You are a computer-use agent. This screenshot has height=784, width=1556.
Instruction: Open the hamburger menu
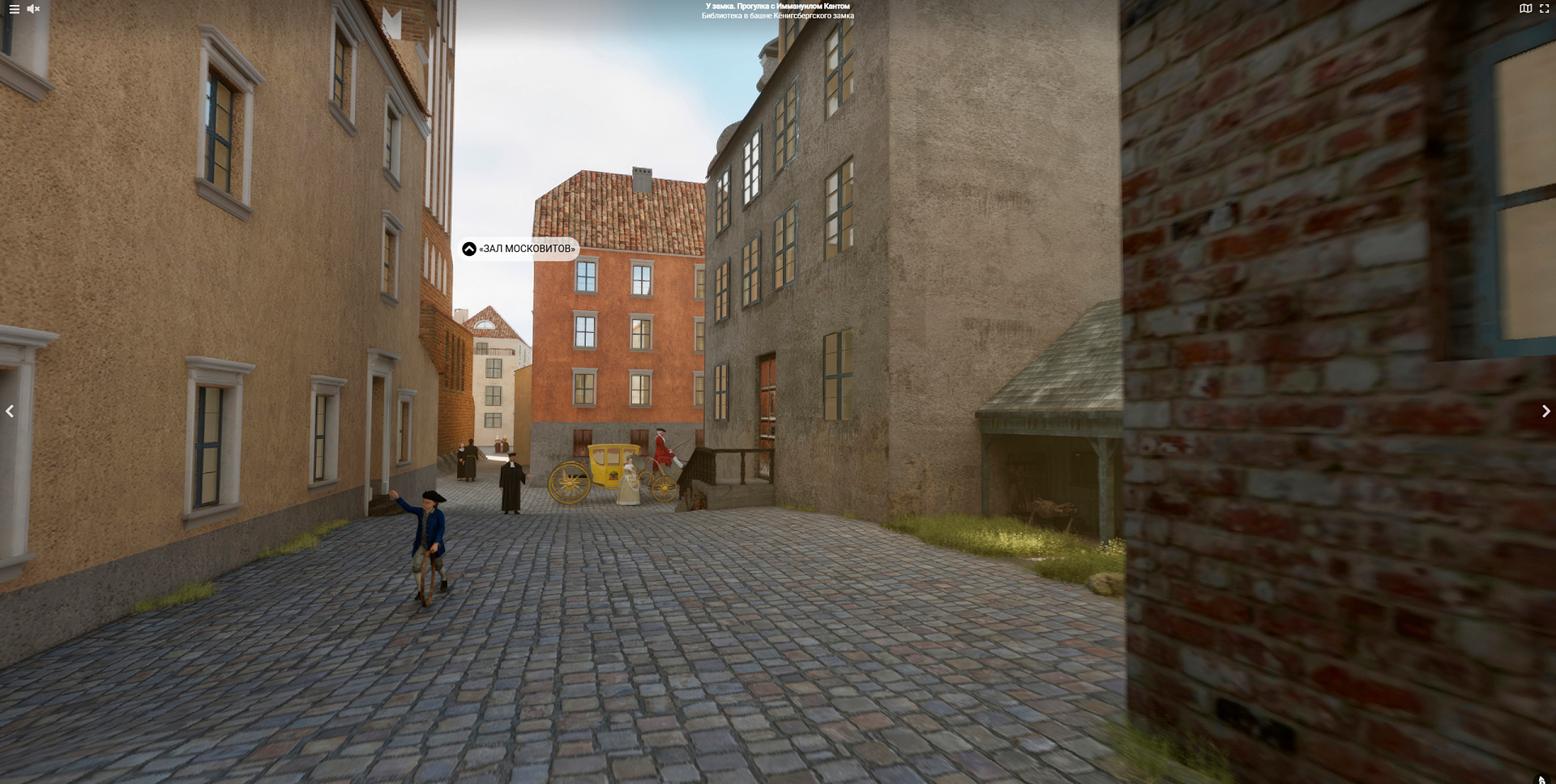click(x=14, y=9)
